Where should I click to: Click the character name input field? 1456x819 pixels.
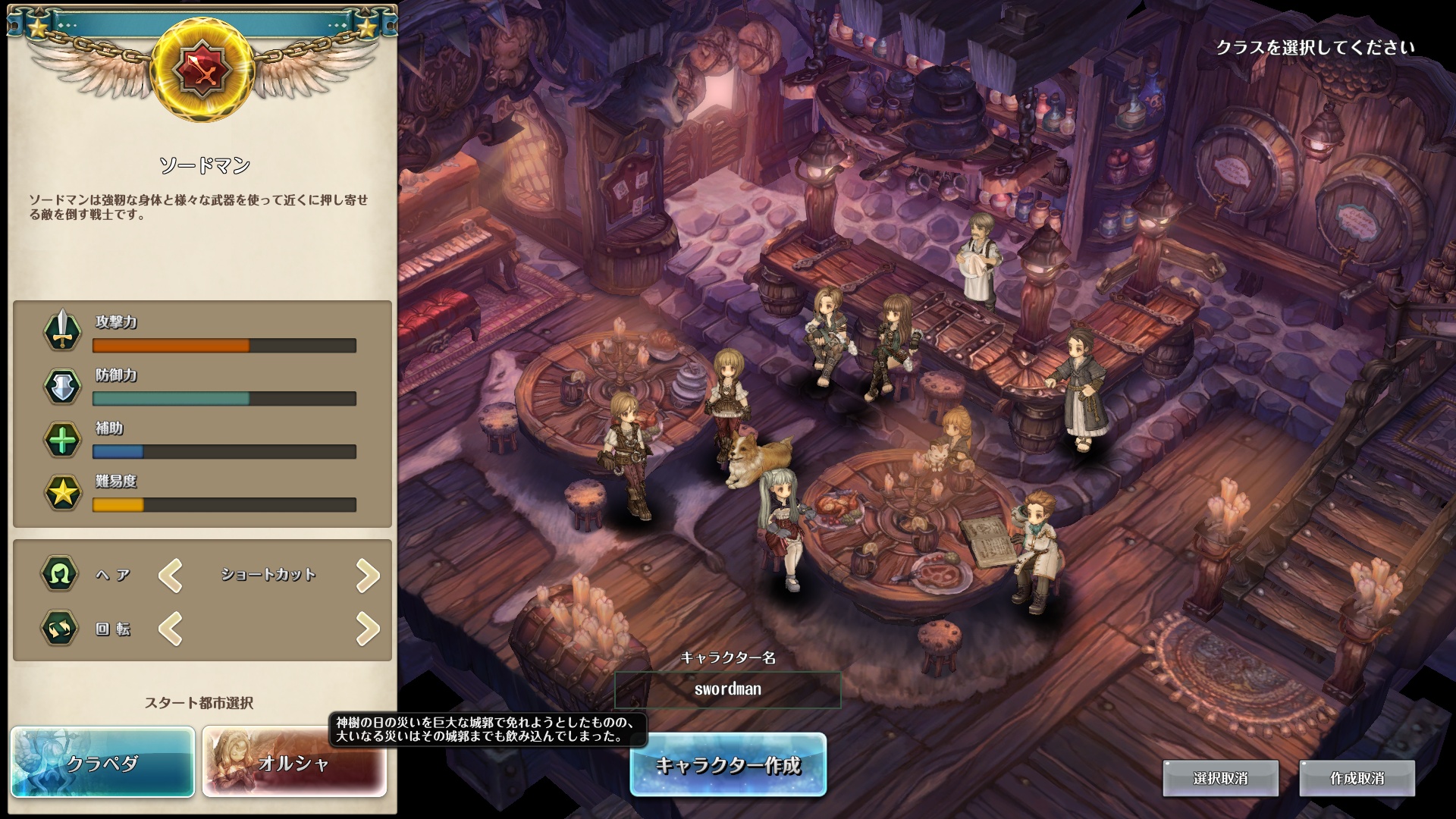point(727,689)
